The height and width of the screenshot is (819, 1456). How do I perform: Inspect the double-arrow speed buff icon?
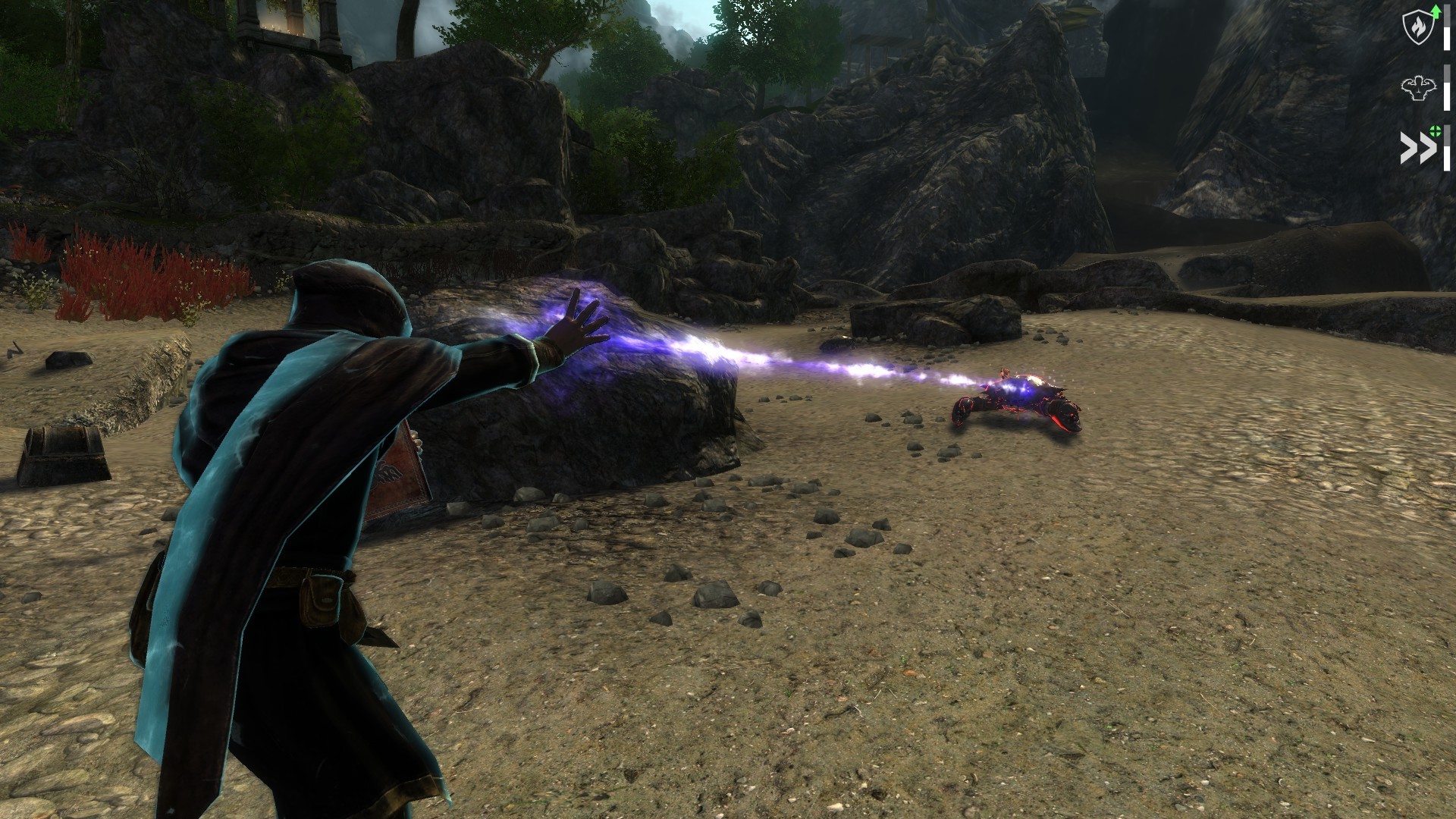pyautogui.click(x=1417, y=148)
